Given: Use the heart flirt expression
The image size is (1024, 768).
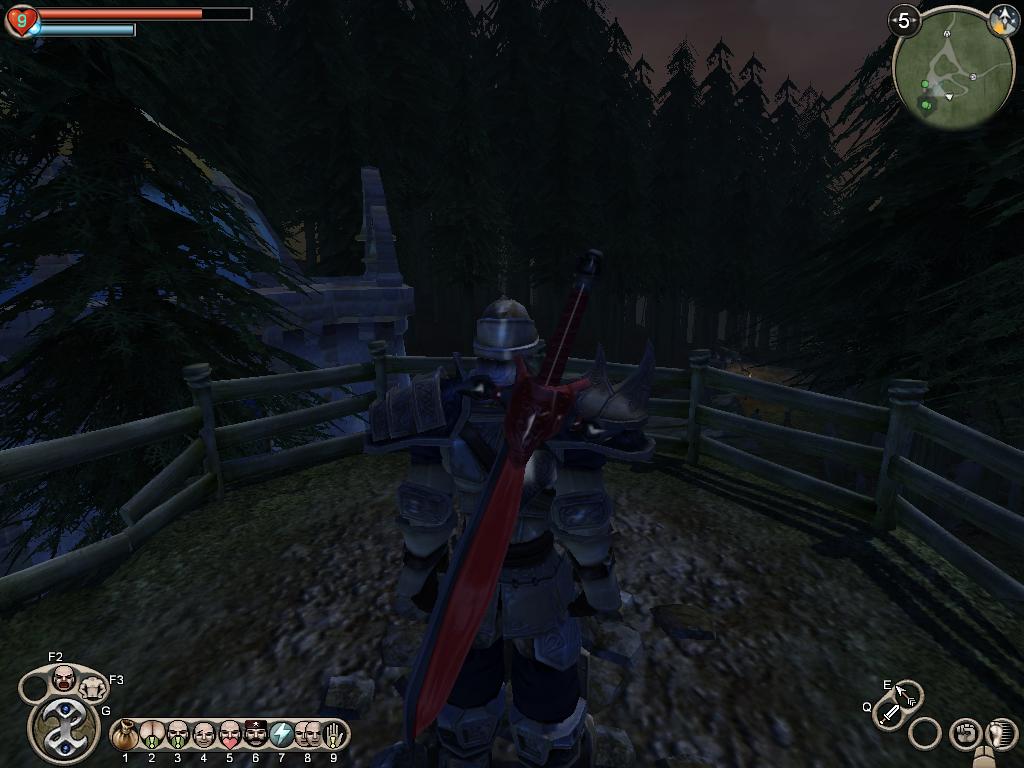Looking at the screenshot, I should click(230, 735).
